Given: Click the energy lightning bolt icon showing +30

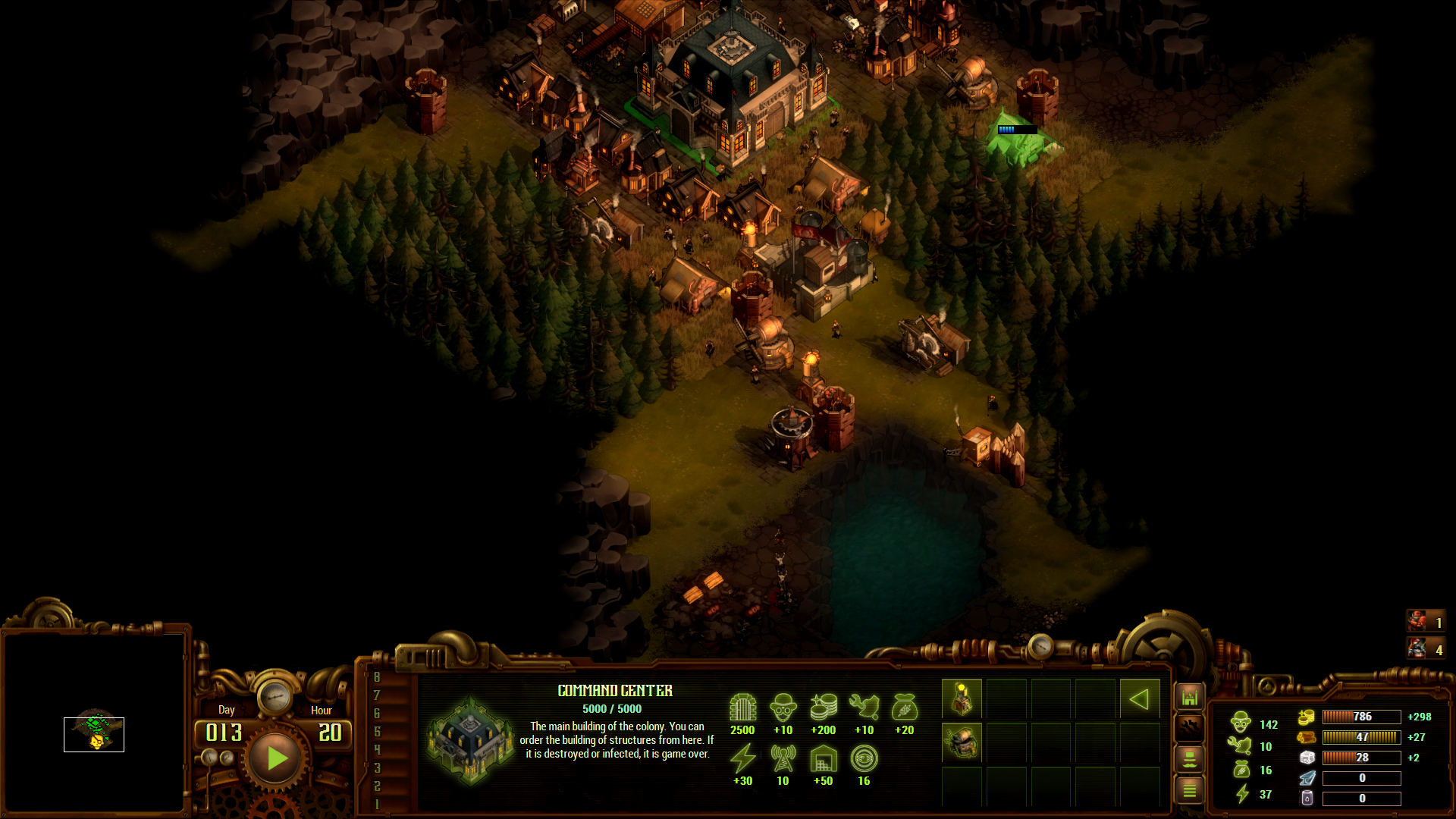Looking at the screenshot, I should (x=742, y=760).
